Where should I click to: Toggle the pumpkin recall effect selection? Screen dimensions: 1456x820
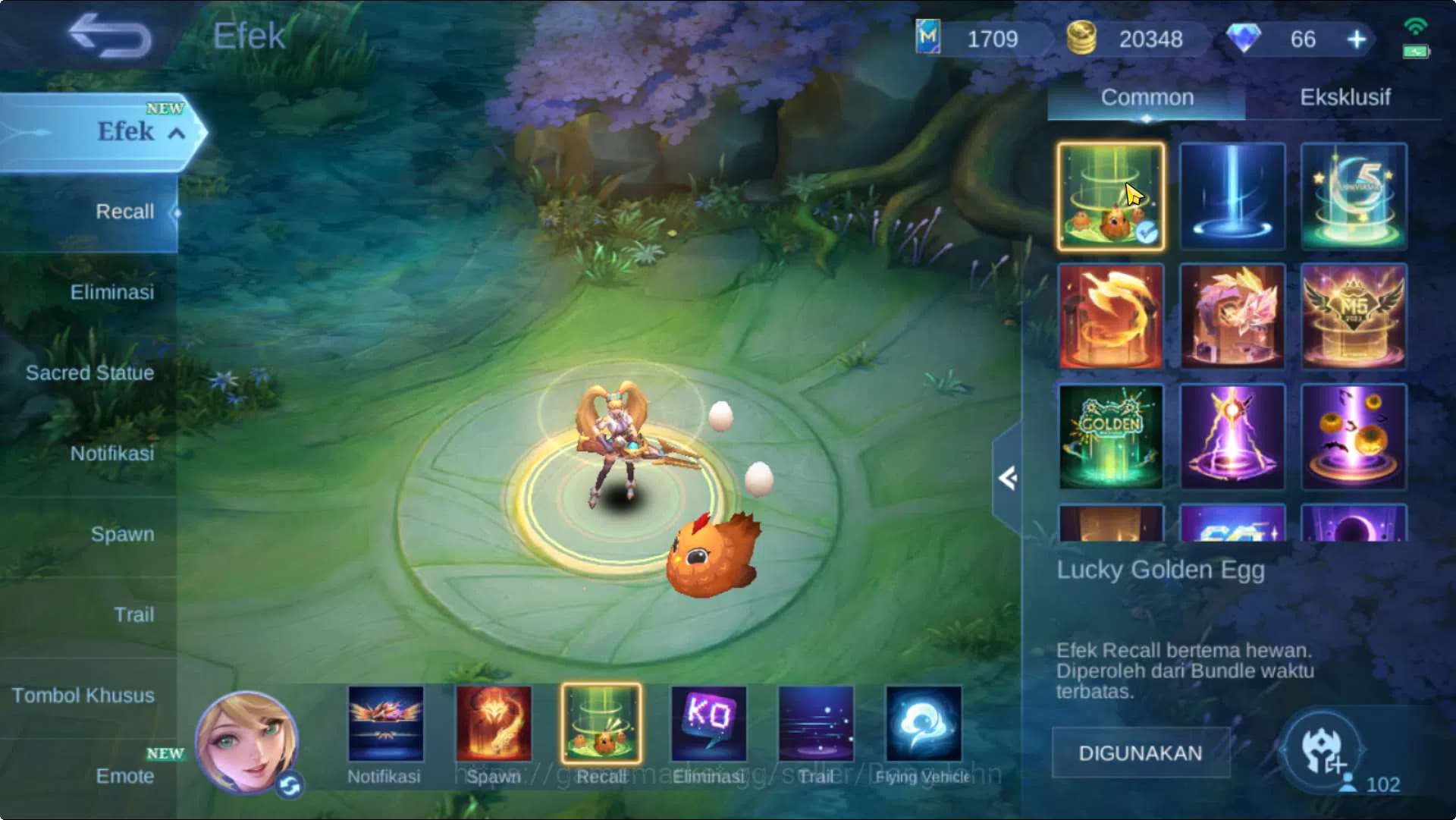1354,436
